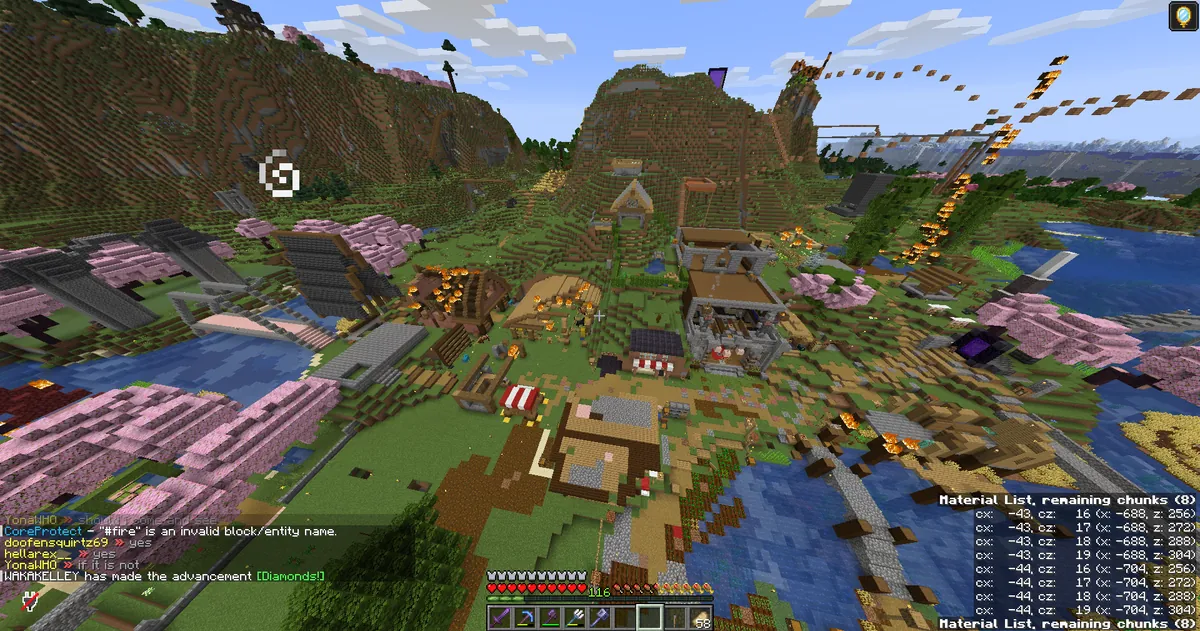1200x631 pixels.
Task: Select the trident hotbar slot
Action: [573, 618]
